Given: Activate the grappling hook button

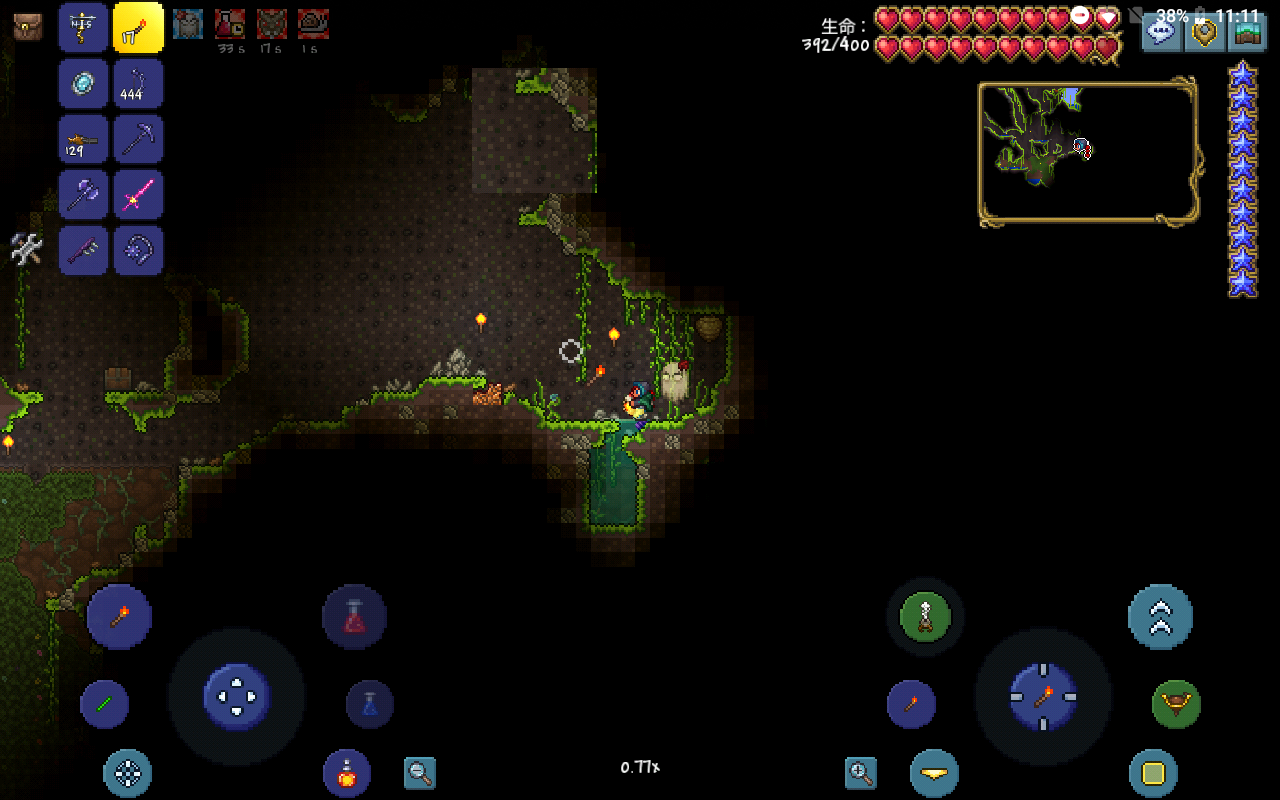Looking at the screenshot, I should (1176, 704).
